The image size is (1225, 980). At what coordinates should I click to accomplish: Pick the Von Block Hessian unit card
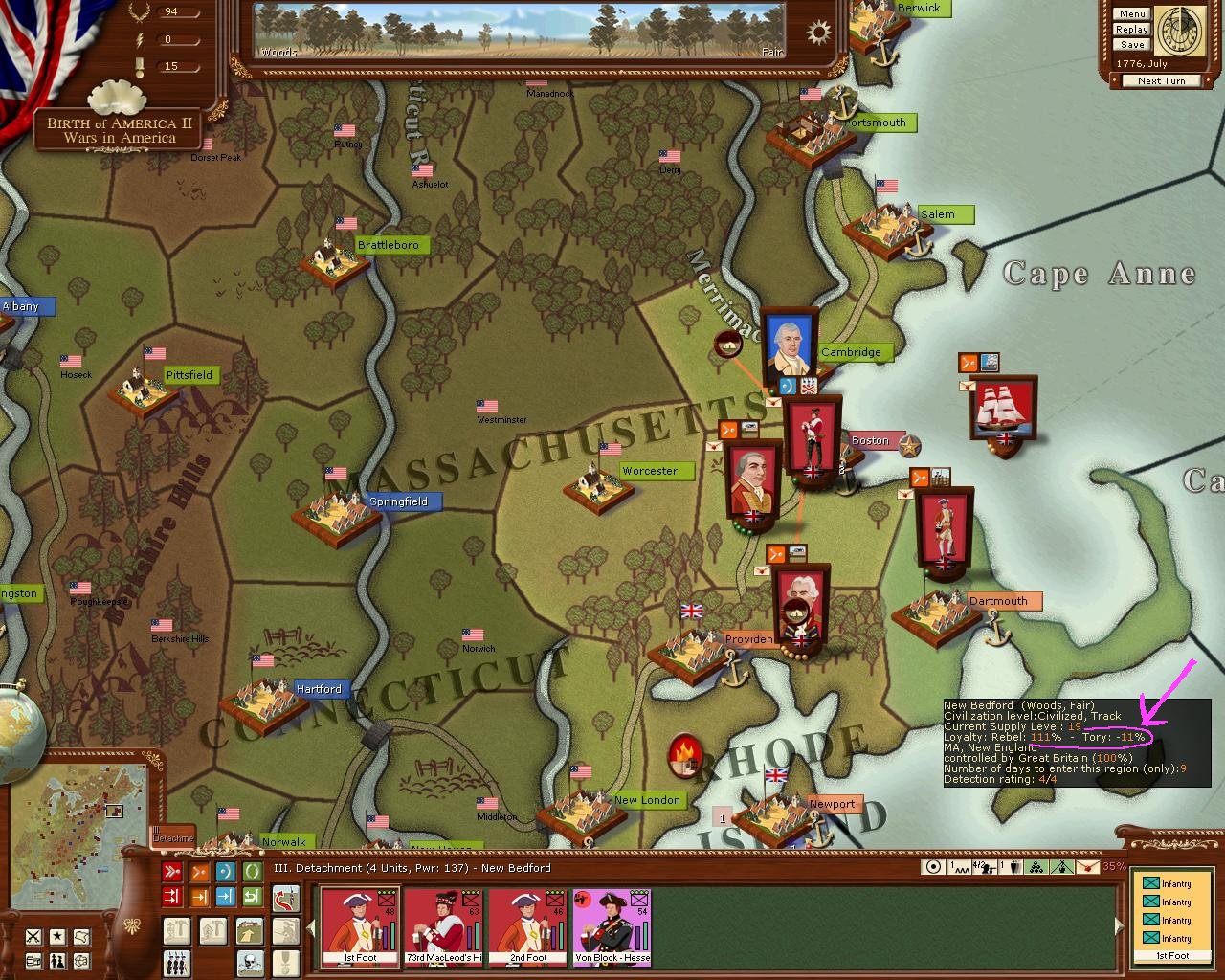[612, 926]
